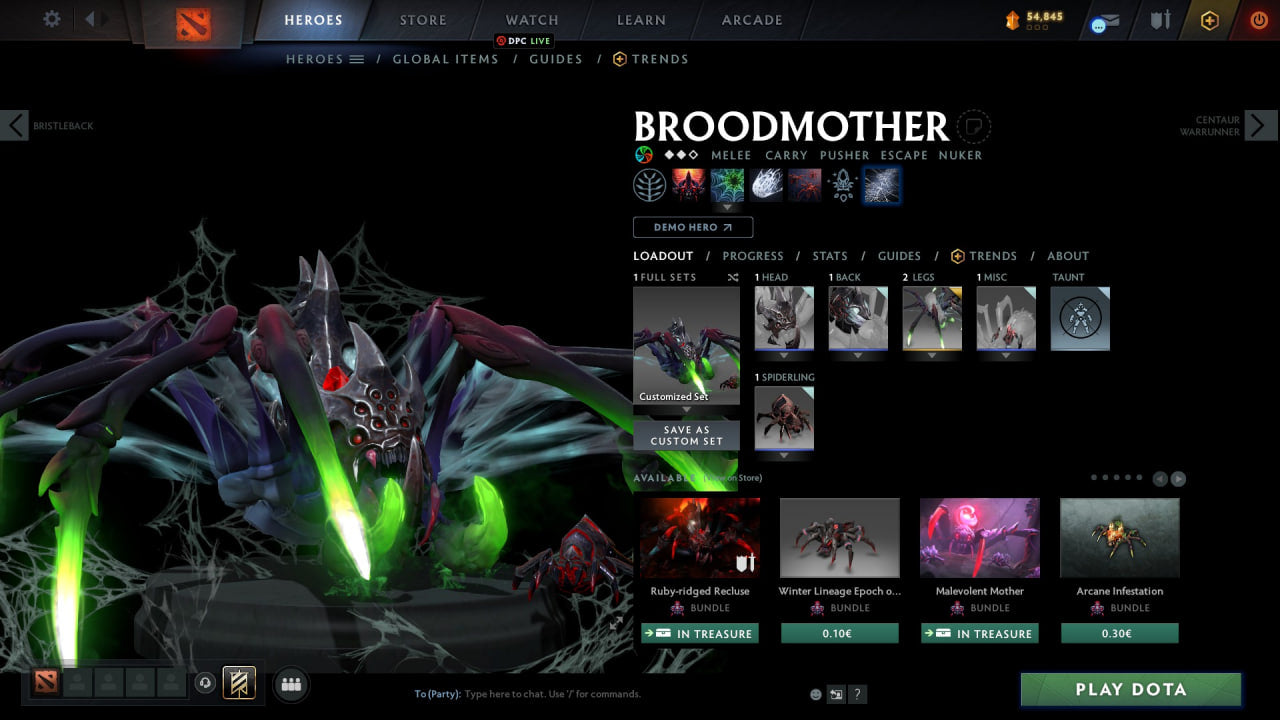The height and width of the screenshot is (720, 1280).
Task: Select the green web style icon for Broodmother
Action: (727, 184)
